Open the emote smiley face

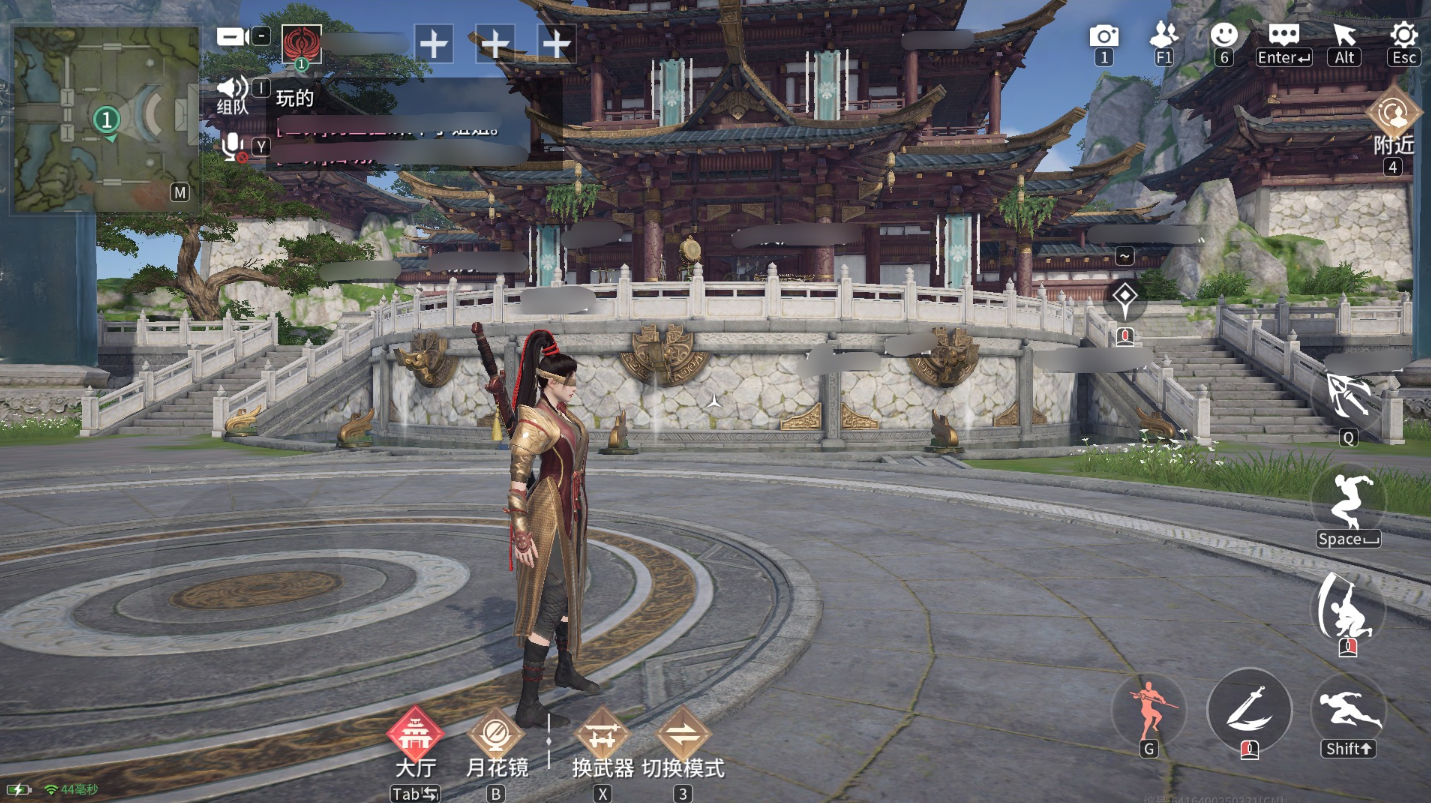(1223, 35)
